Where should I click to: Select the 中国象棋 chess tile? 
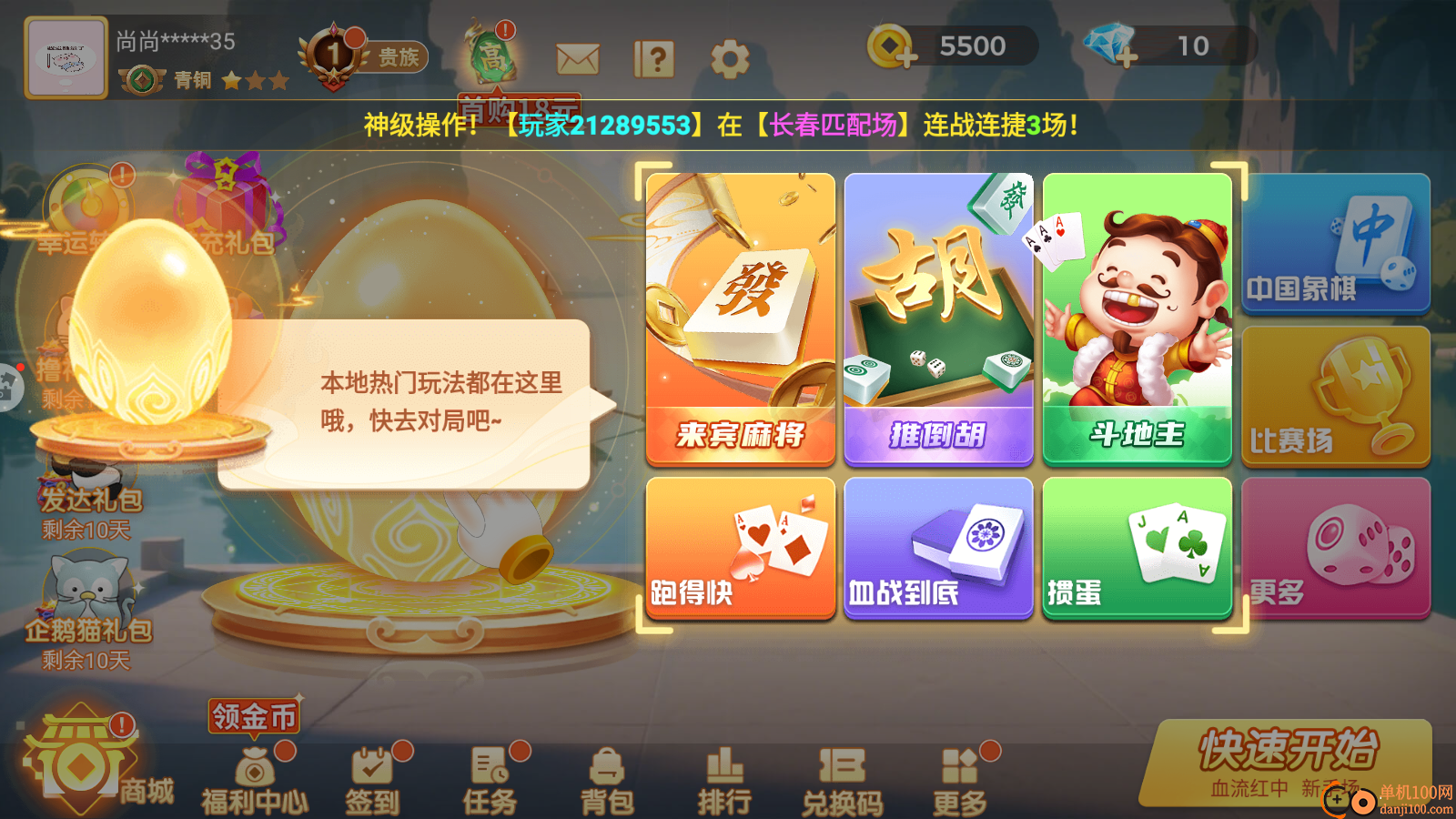point(1335,243)
